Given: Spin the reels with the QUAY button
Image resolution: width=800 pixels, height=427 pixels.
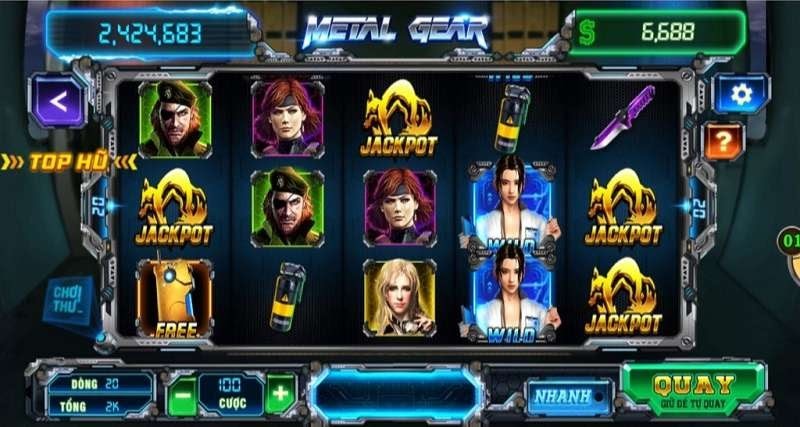Looking at the screenshot, I should coord(693,388).
